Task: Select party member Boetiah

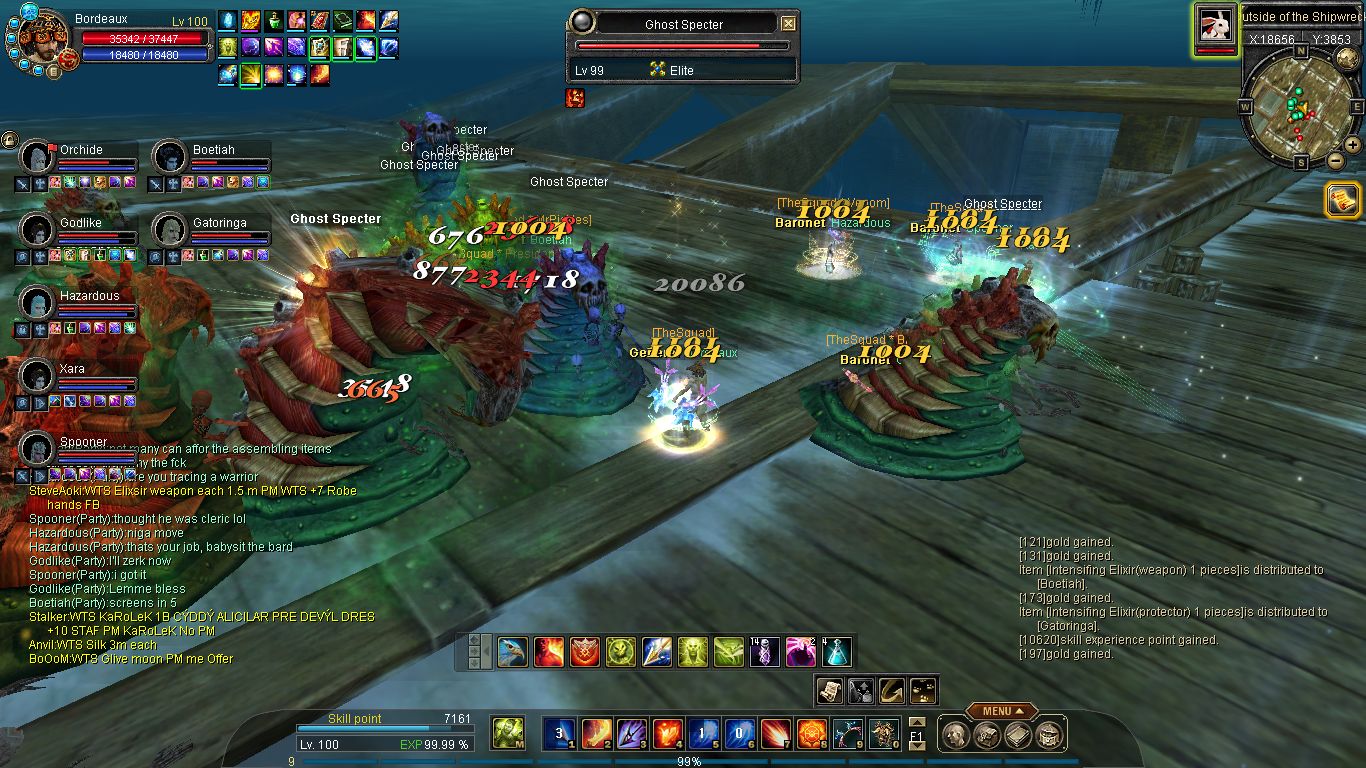Action: tap(170, 158)
